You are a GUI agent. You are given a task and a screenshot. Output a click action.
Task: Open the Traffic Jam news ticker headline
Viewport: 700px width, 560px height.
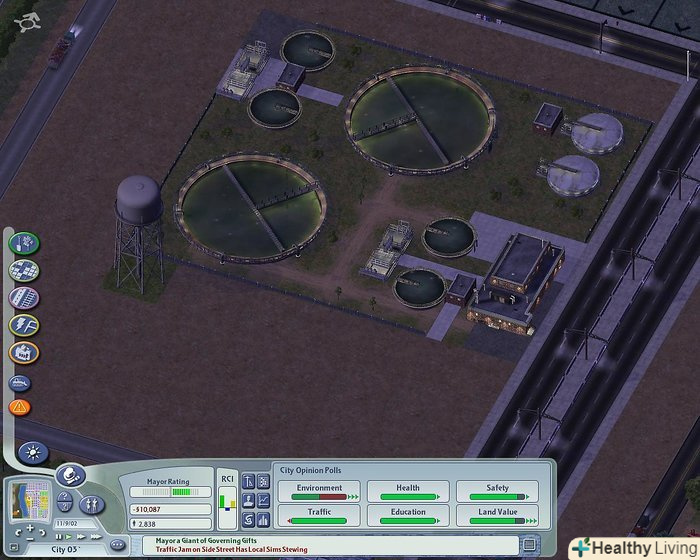point(232,549)
